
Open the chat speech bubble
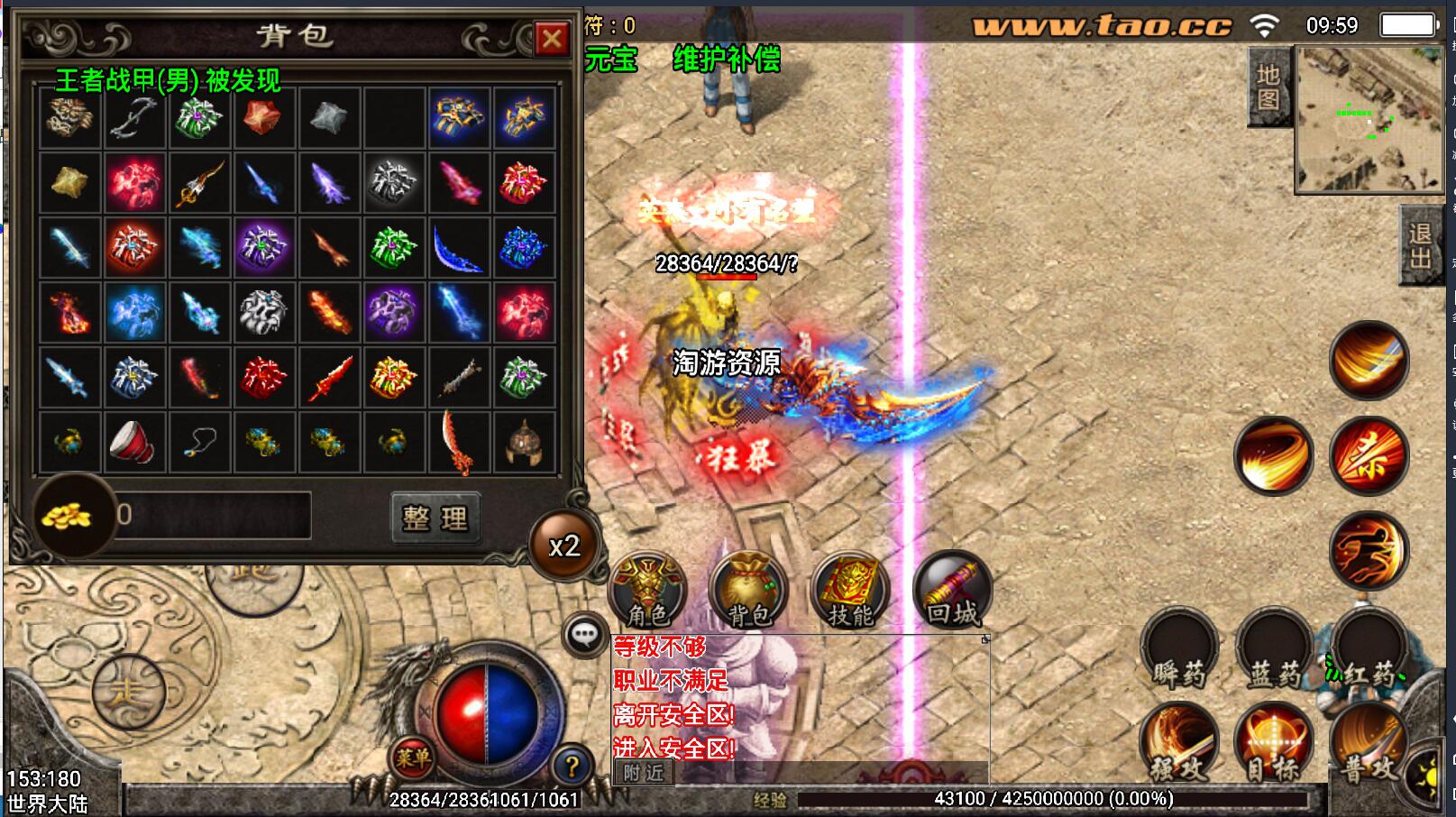pyautogui.click(x=584, y=635)
